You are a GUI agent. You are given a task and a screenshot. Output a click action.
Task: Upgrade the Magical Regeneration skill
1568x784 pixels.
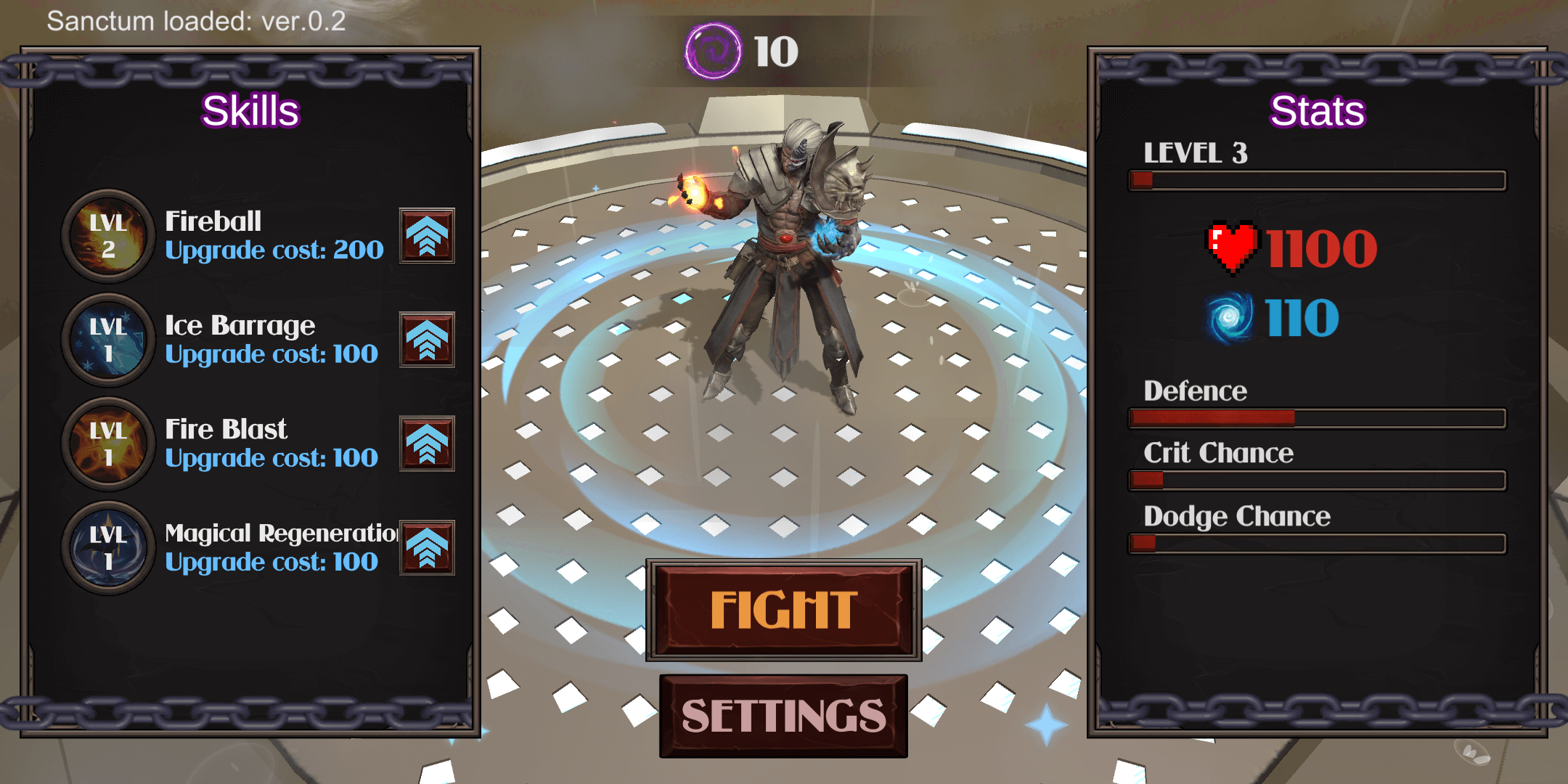pyautogui.click(x=427, y=548)
